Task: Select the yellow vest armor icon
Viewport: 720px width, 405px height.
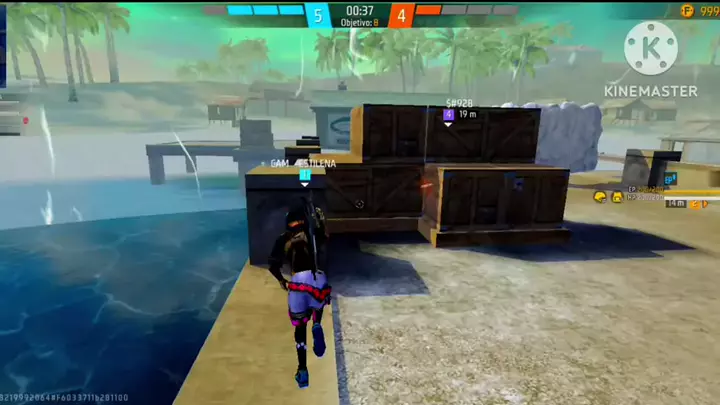Action: pos(618,197)
